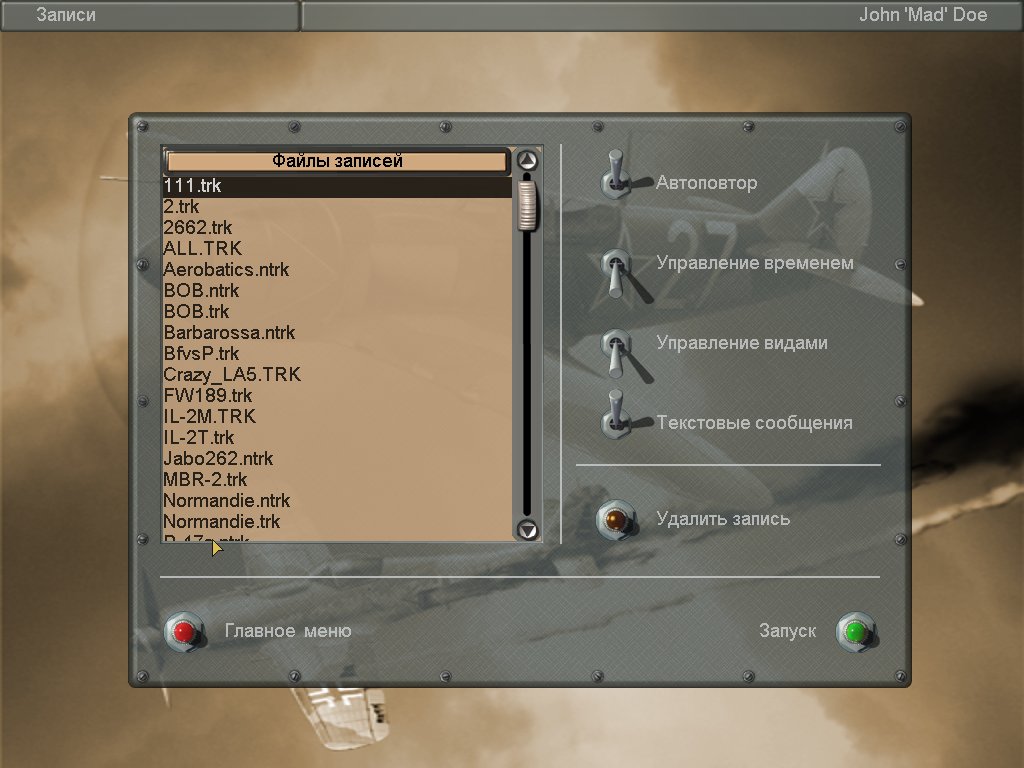
Task: Choose the Jabo262.ntrk recording
Action: [x=218, y=459]
